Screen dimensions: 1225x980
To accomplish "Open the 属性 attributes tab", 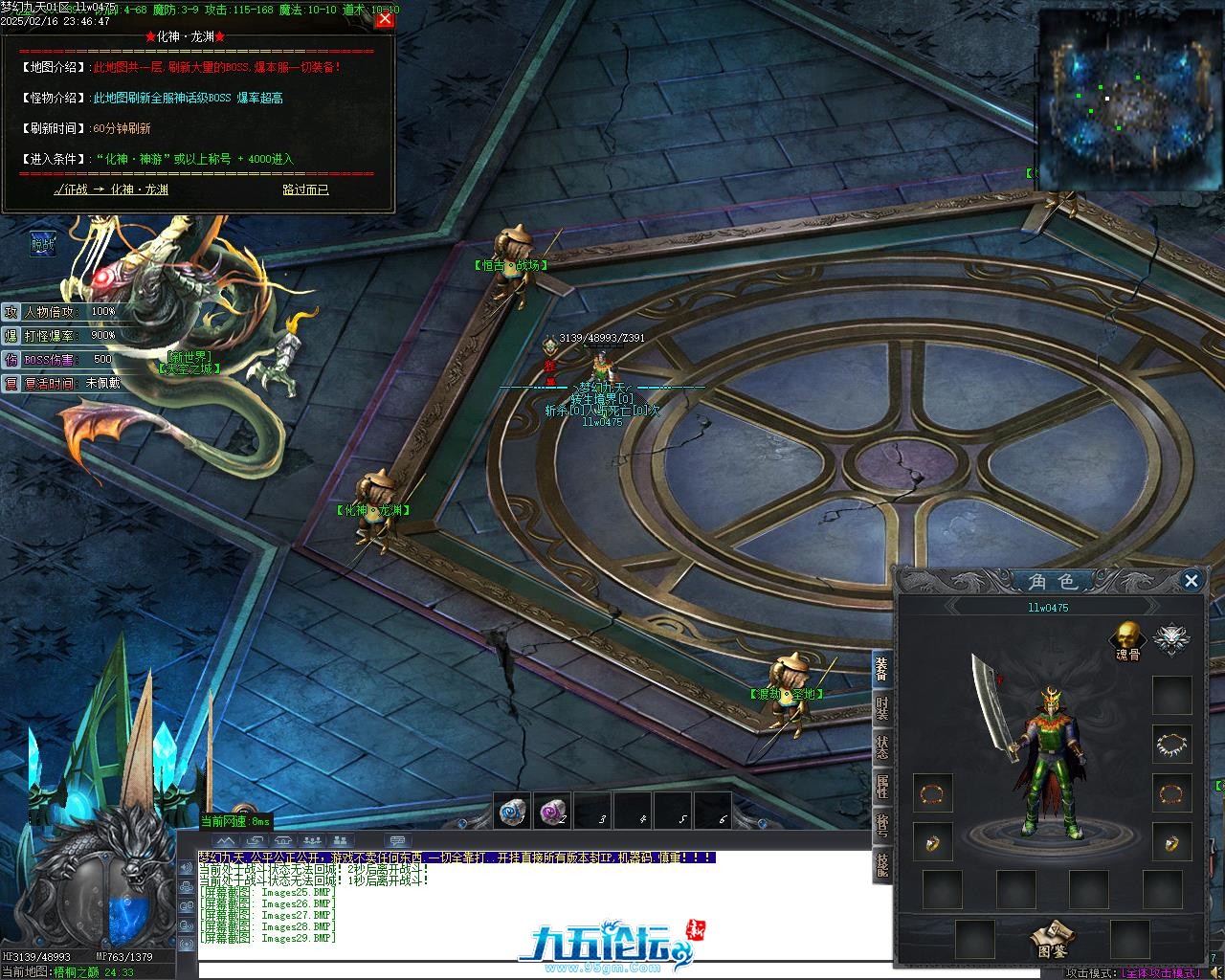I will [882, 787].
